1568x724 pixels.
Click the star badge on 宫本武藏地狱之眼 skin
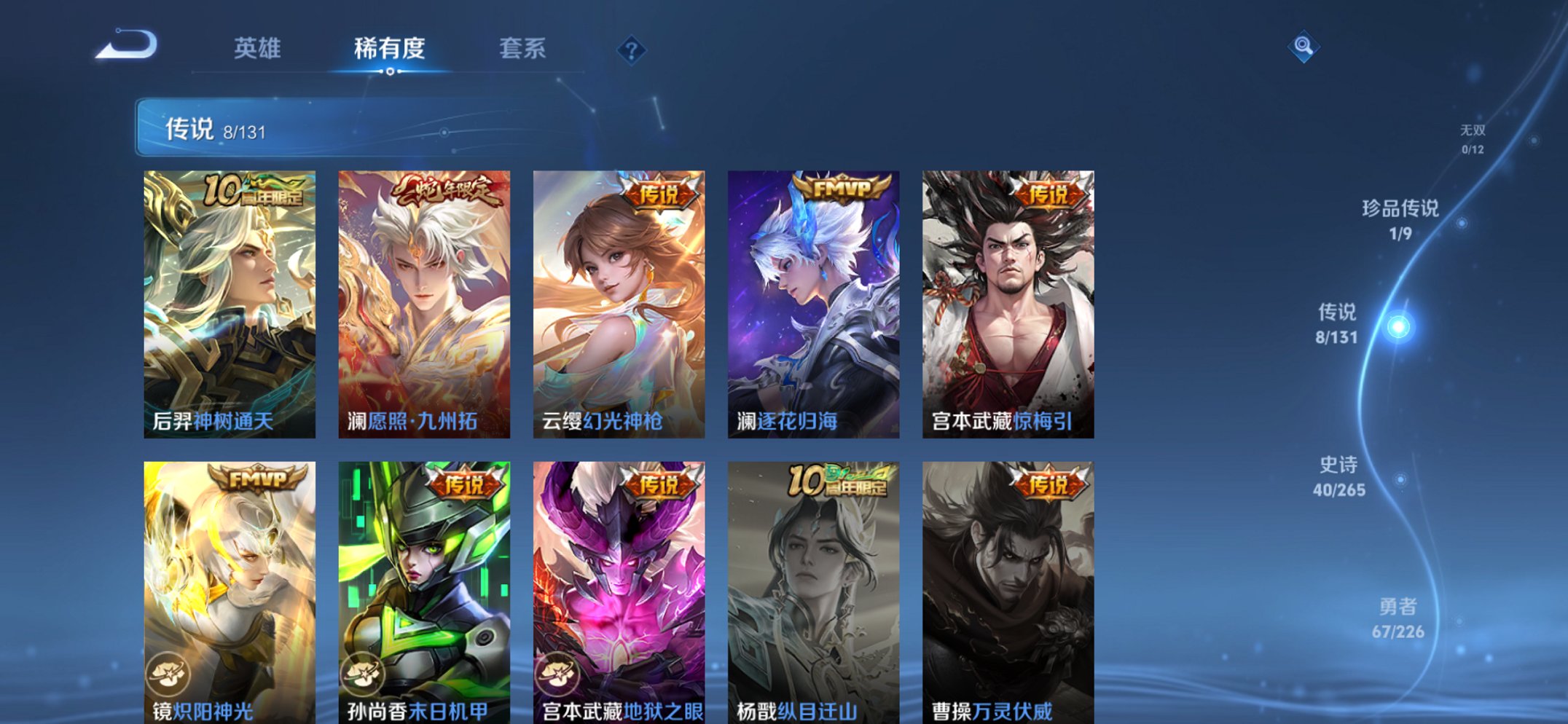tap(558, 674)
